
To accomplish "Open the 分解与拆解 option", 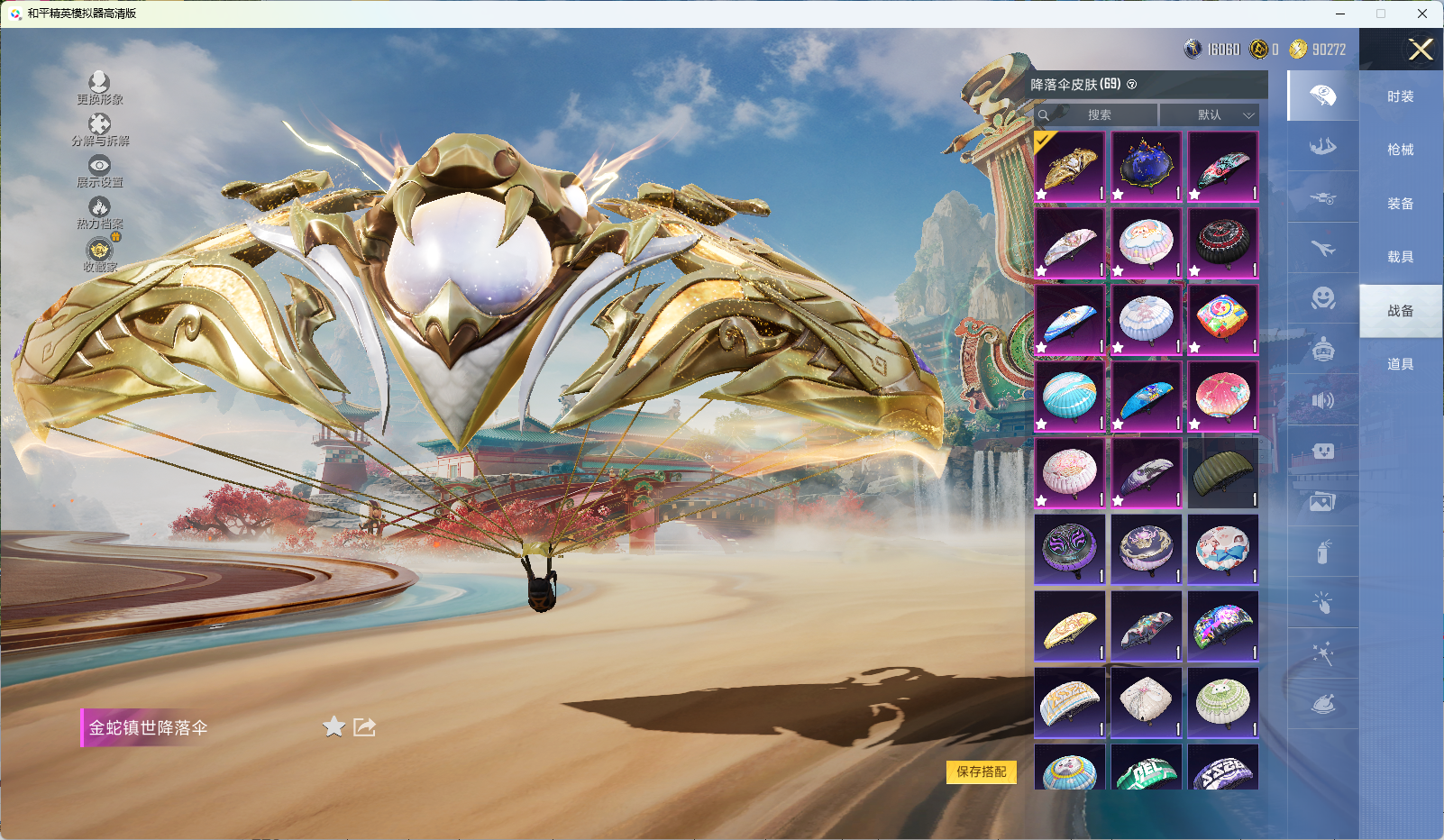I will (99, 130).
